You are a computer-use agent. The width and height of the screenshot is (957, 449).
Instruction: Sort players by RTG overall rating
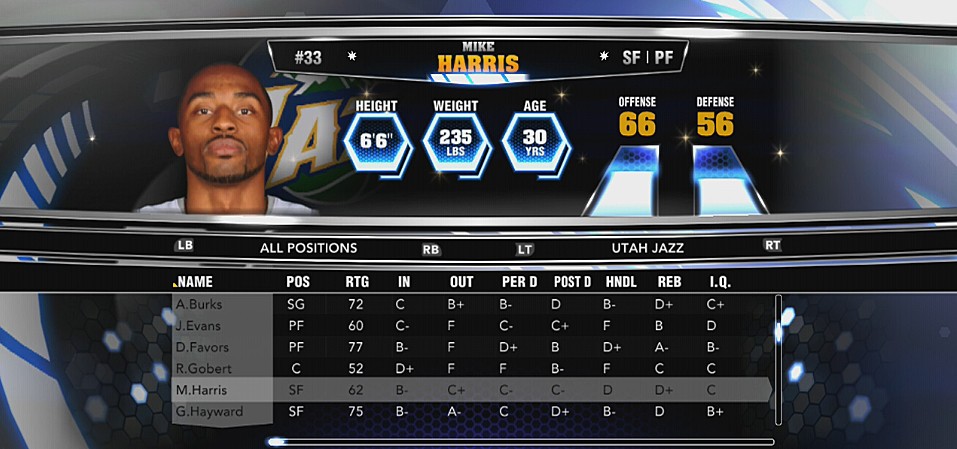click(x=357, y=282)
